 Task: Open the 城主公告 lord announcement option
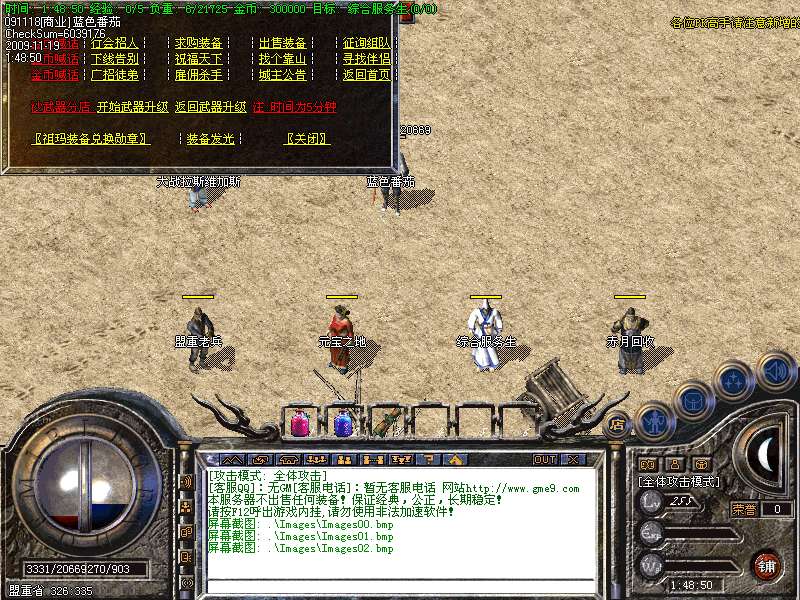point(283,75)
